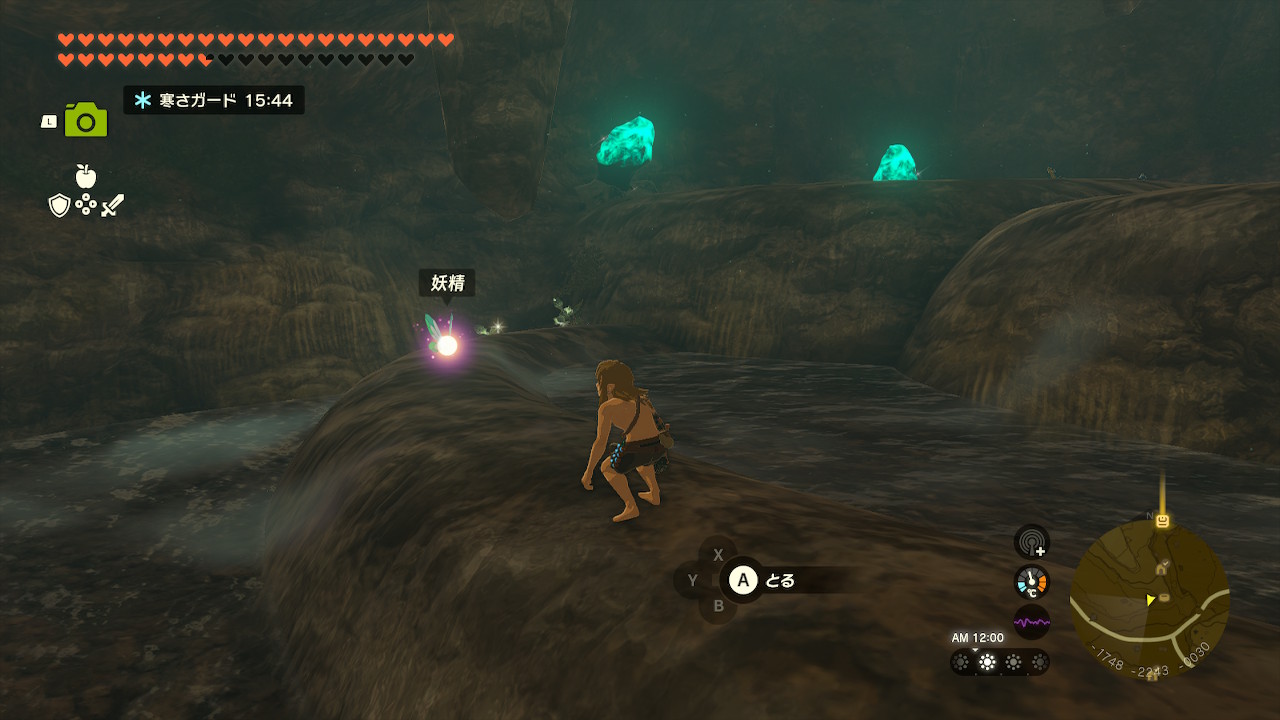This screenshot has width=1280, height=720.
Task: Choose the shield quick-select icon
Action: tap(59, 205)
